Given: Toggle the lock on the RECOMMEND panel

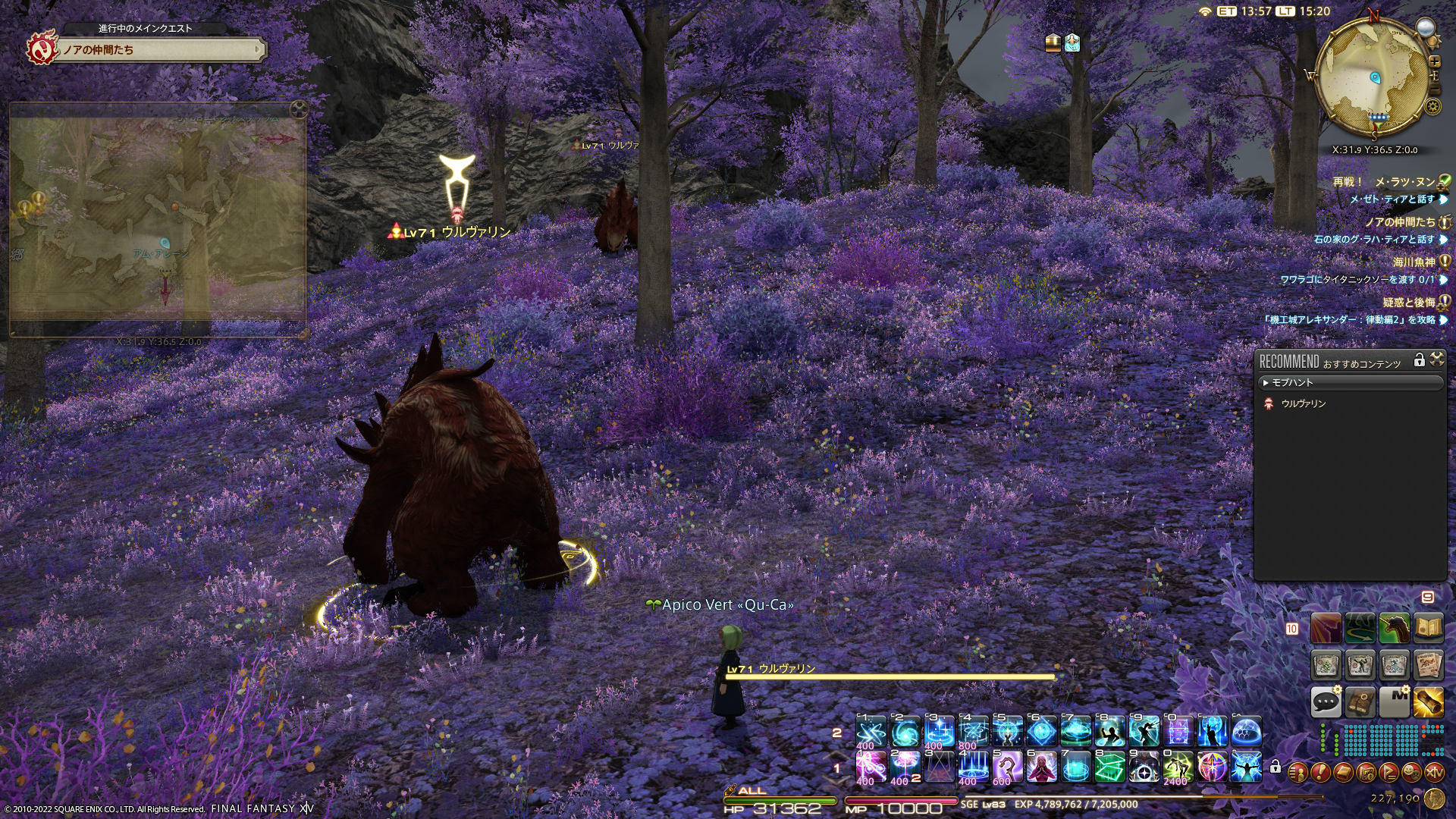Looking at the screenshot, I should click(1419, 360).
